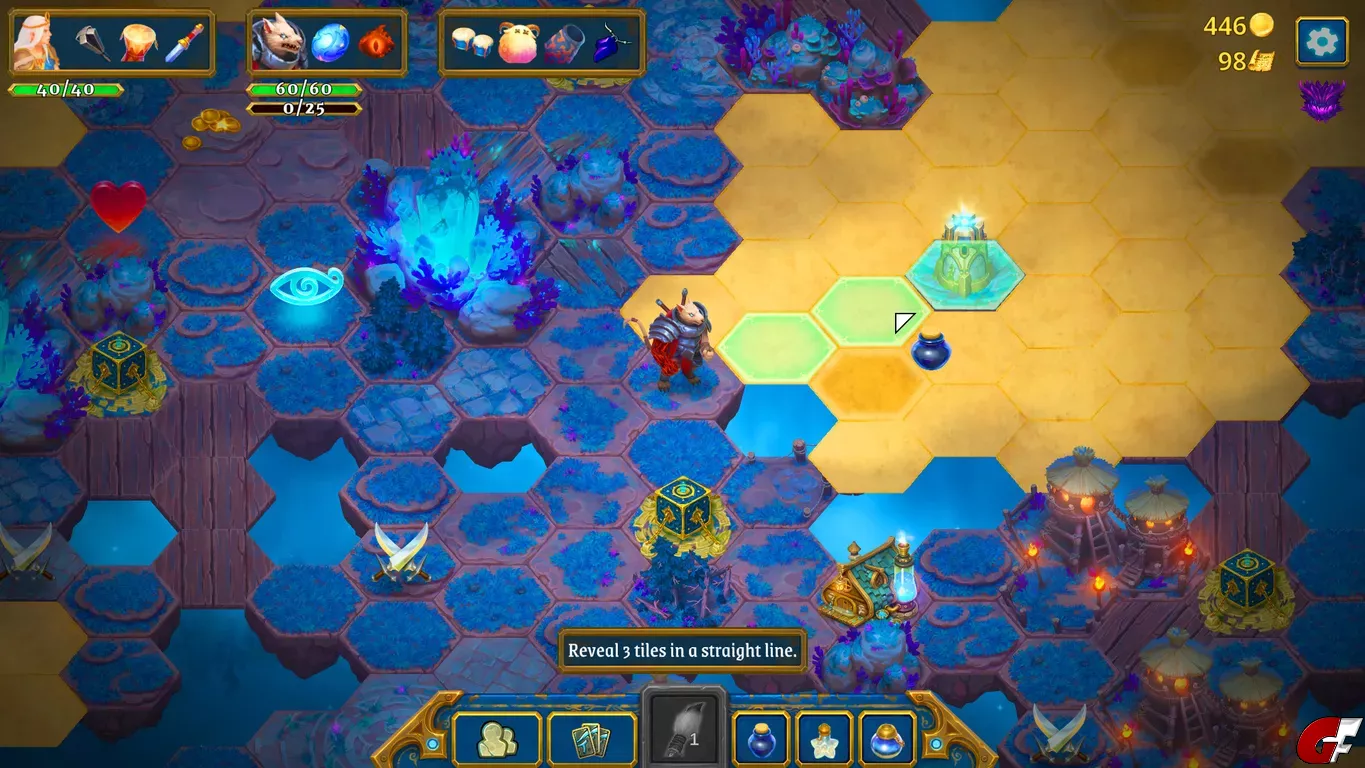Inspect the horned pink sheep relic
This screenshot has width=1365, height=768.
click(517, 43)
